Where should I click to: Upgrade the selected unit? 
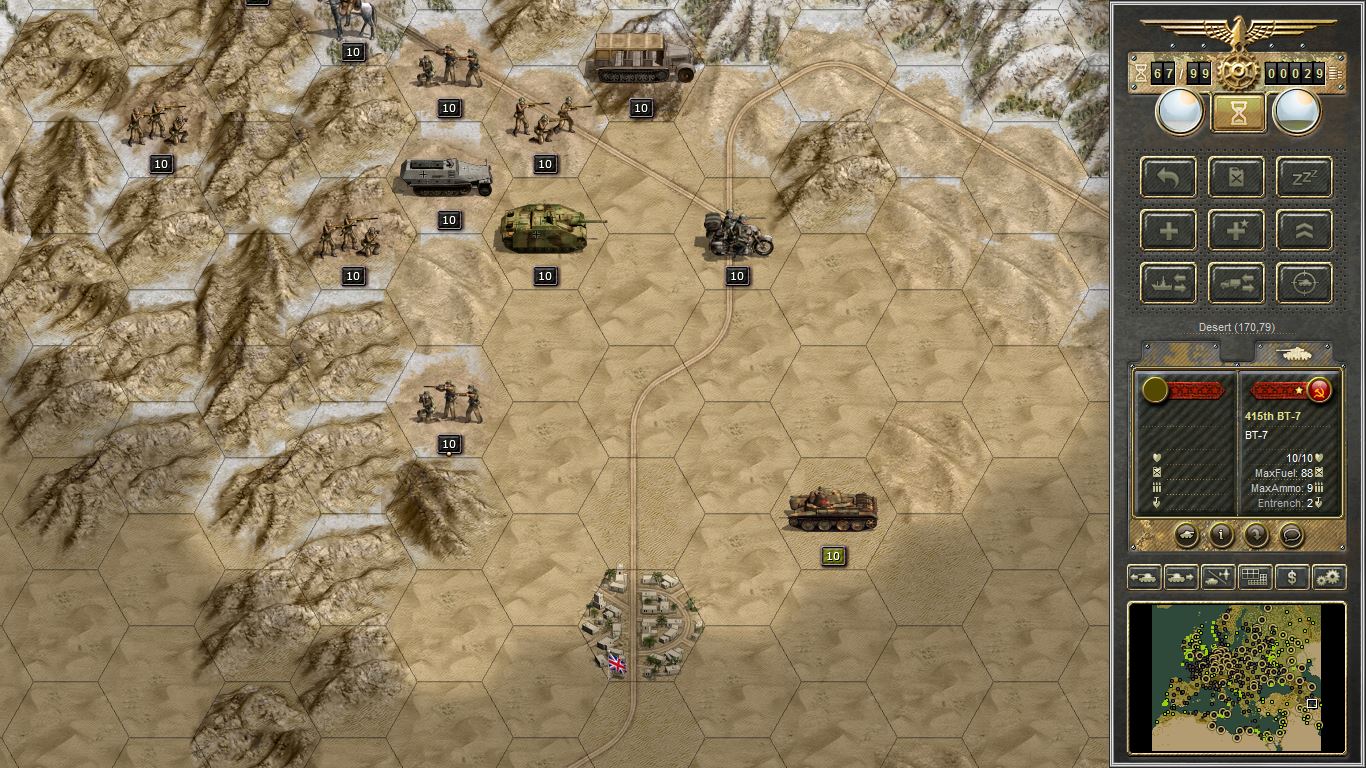pos(1303,230)
